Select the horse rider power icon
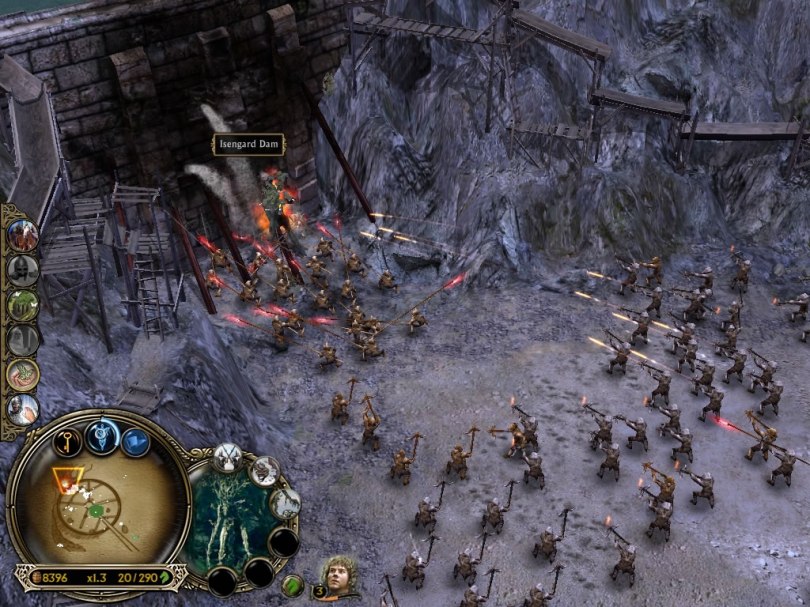 pyautogui.click(x=22, y=234)
